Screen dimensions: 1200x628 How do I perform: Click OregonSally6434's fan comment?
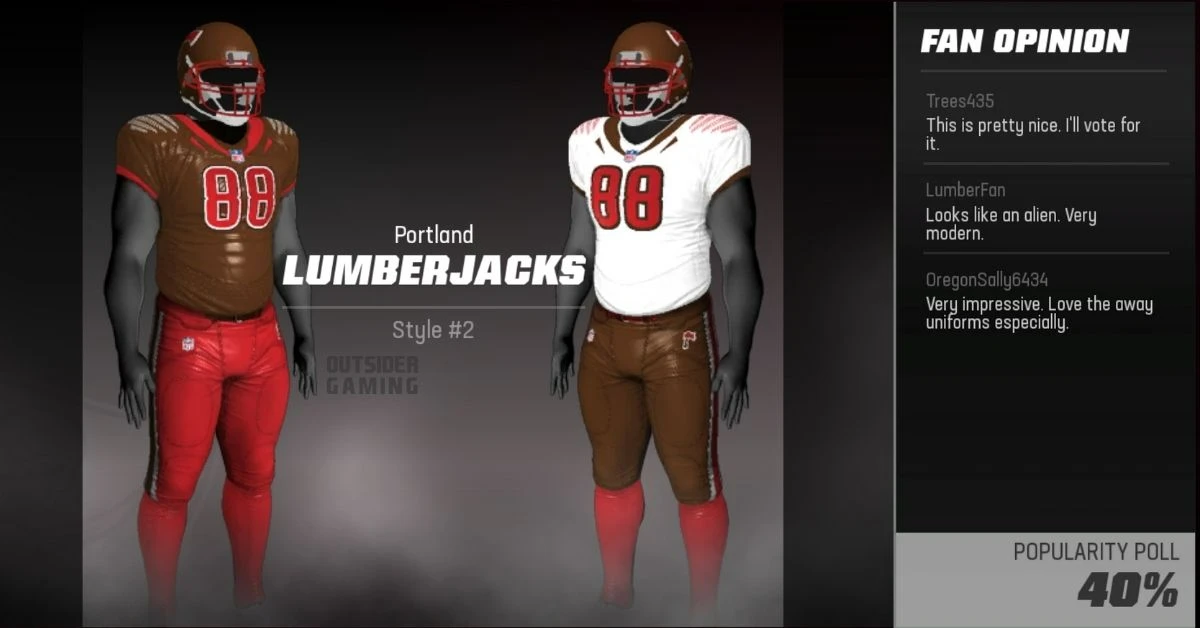[x=1039, y=302]
